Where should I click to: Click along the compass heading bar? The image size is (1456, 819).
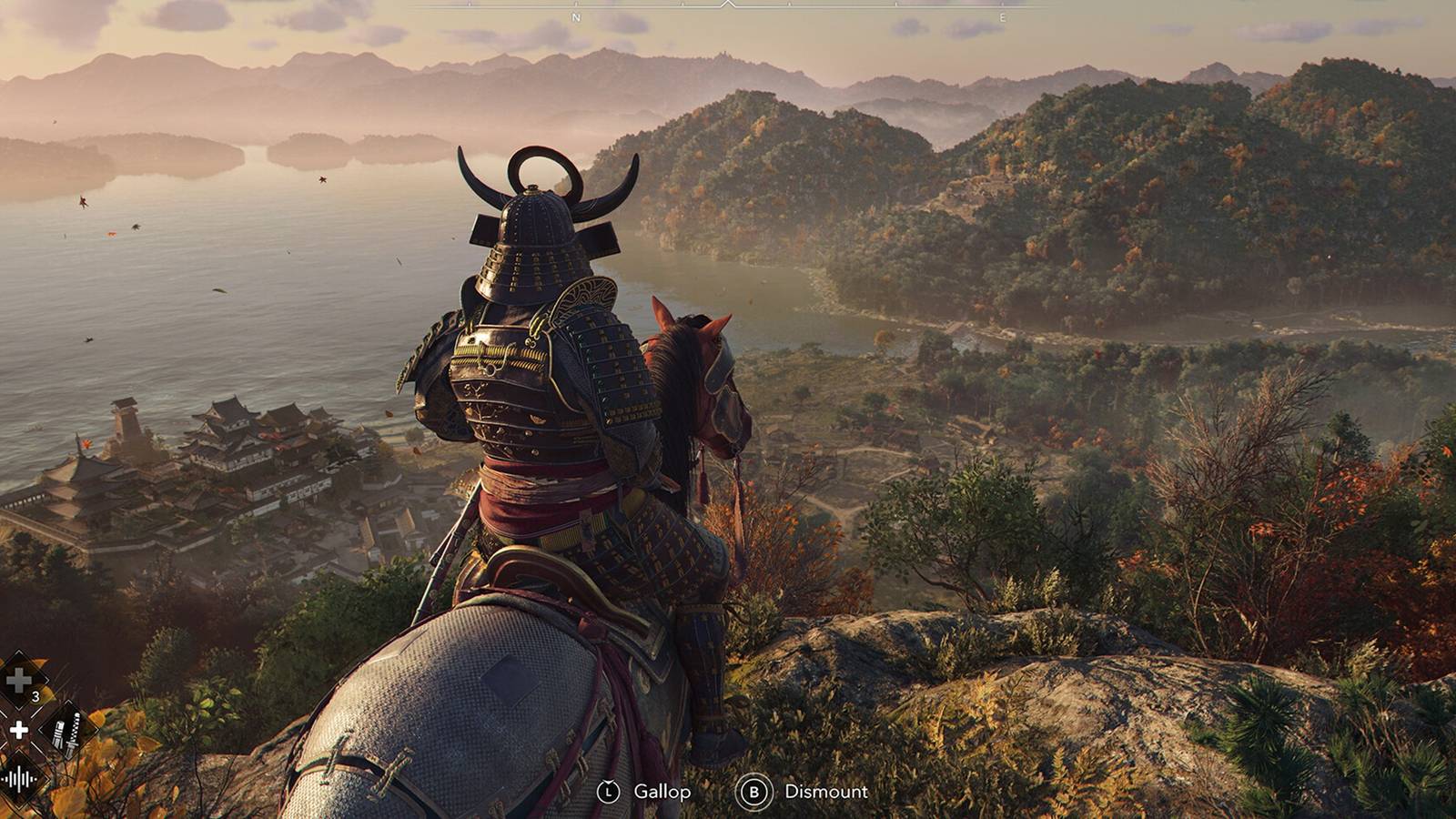point(819,7)
